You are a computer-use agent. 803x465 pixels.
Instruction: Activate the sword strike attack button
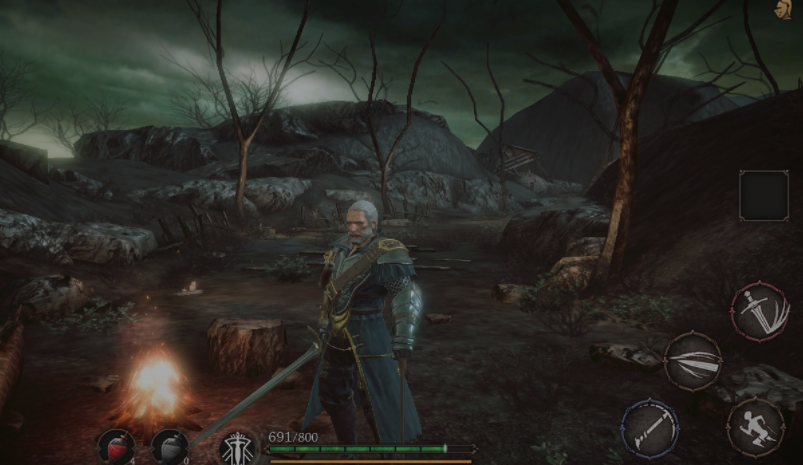click(x=761, y=311)
